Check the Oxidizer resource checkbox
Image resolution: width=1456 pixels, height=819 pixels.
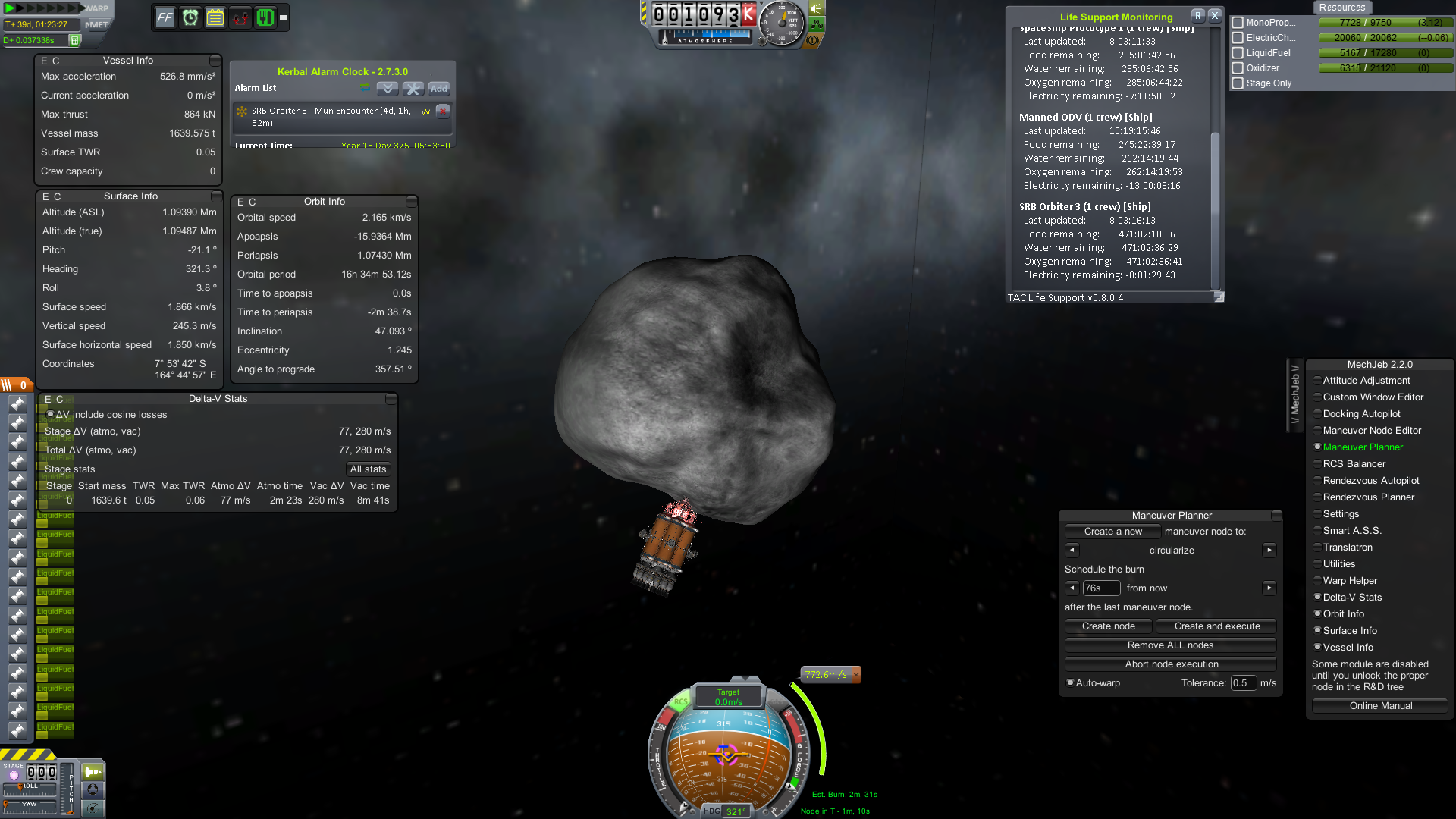click(x=1238, y=67)
